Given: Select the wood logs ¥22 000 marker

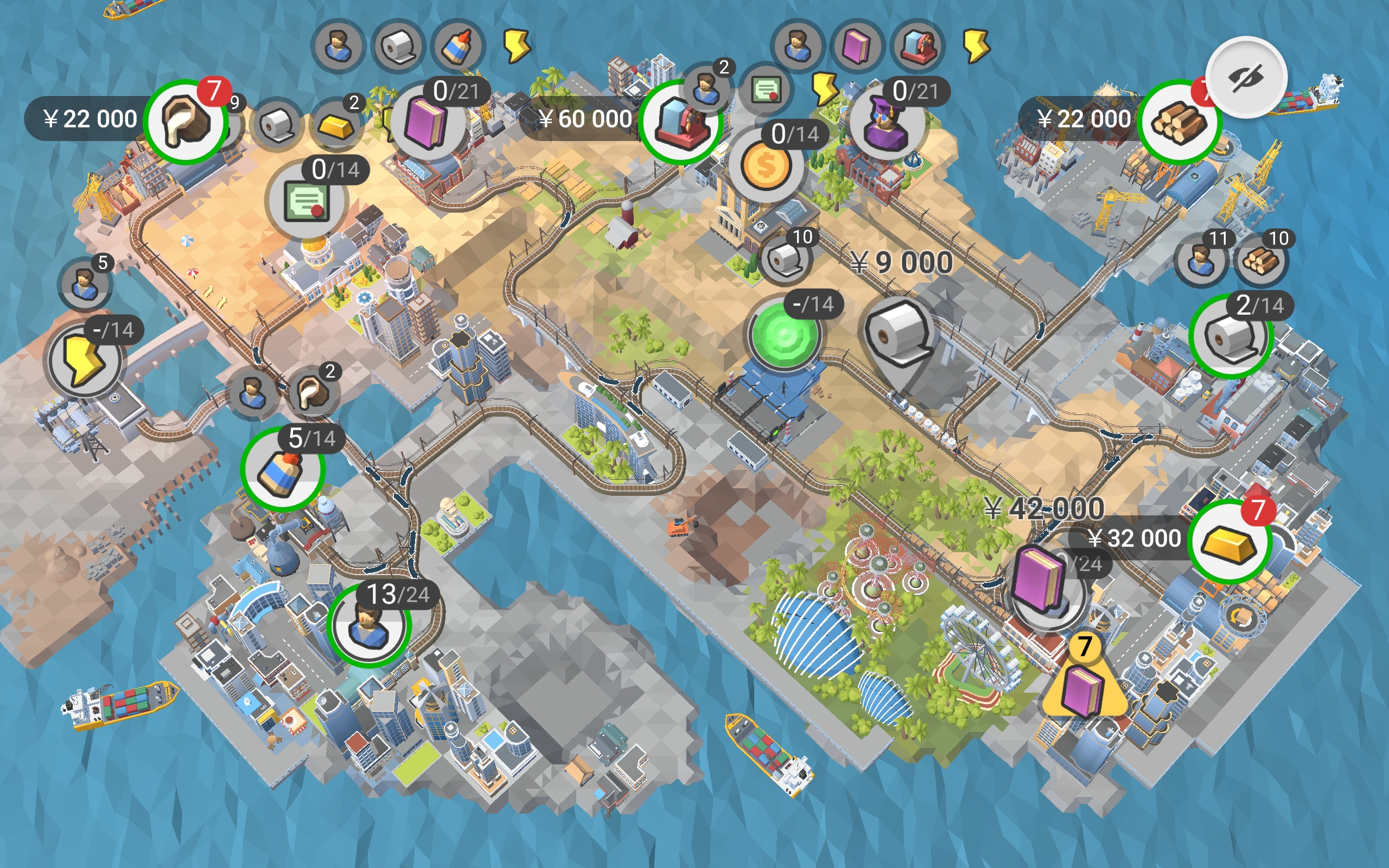Looking at the screenshot, I should [1179, 121].
